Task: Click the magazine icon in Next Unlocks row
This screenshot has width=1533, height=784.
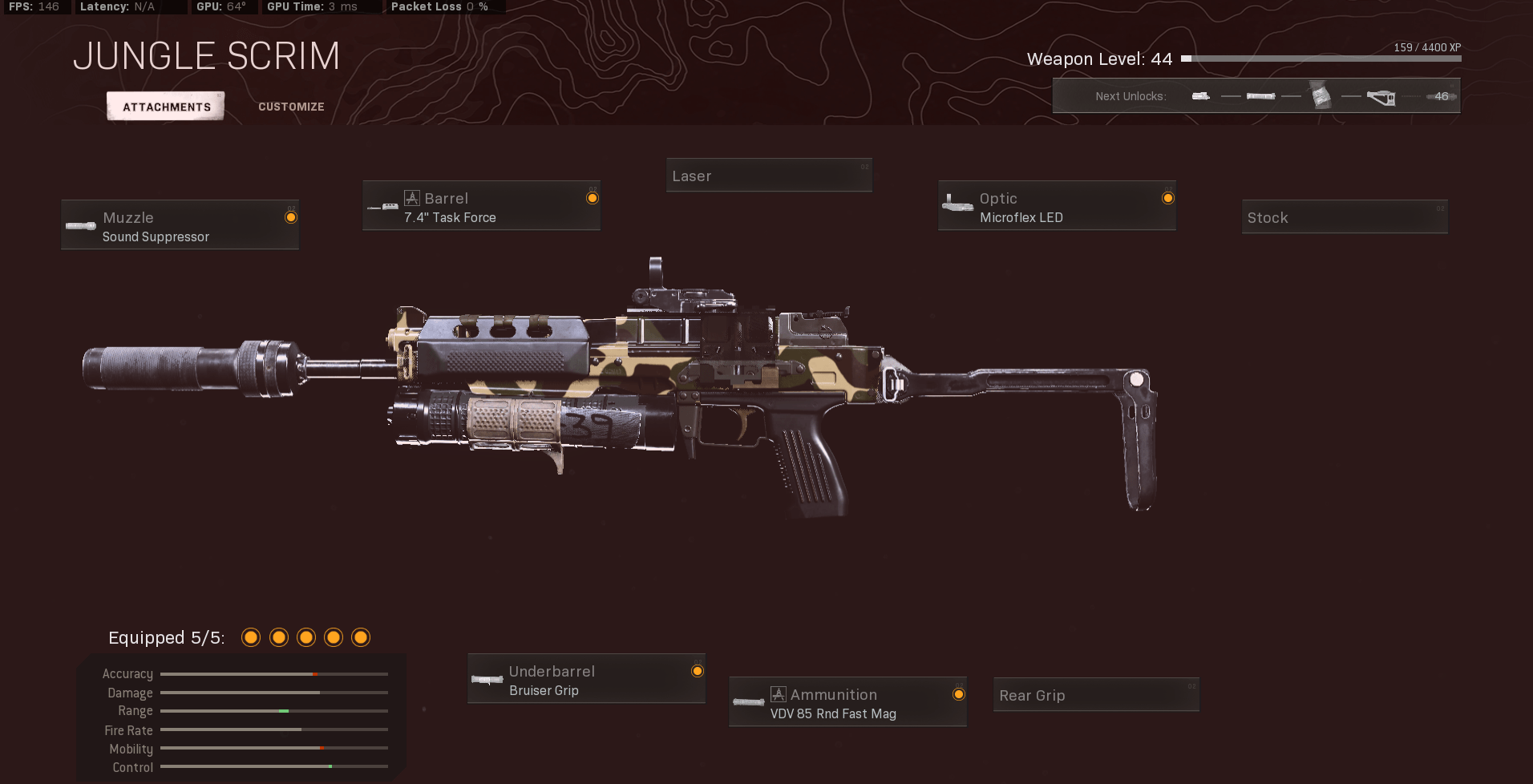Action: [x=1320, y=95]
